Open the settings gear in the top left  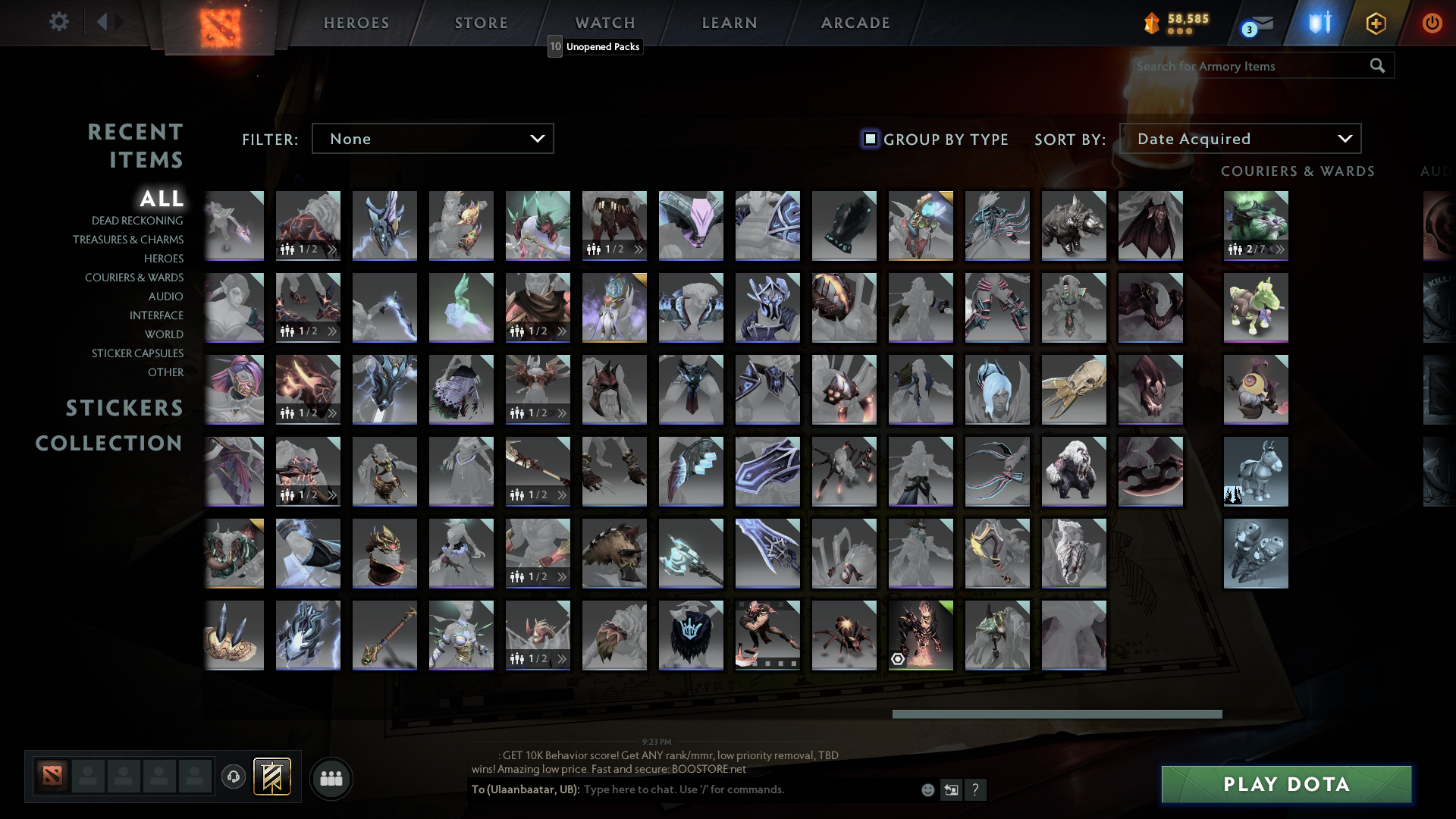coord(58,22)
